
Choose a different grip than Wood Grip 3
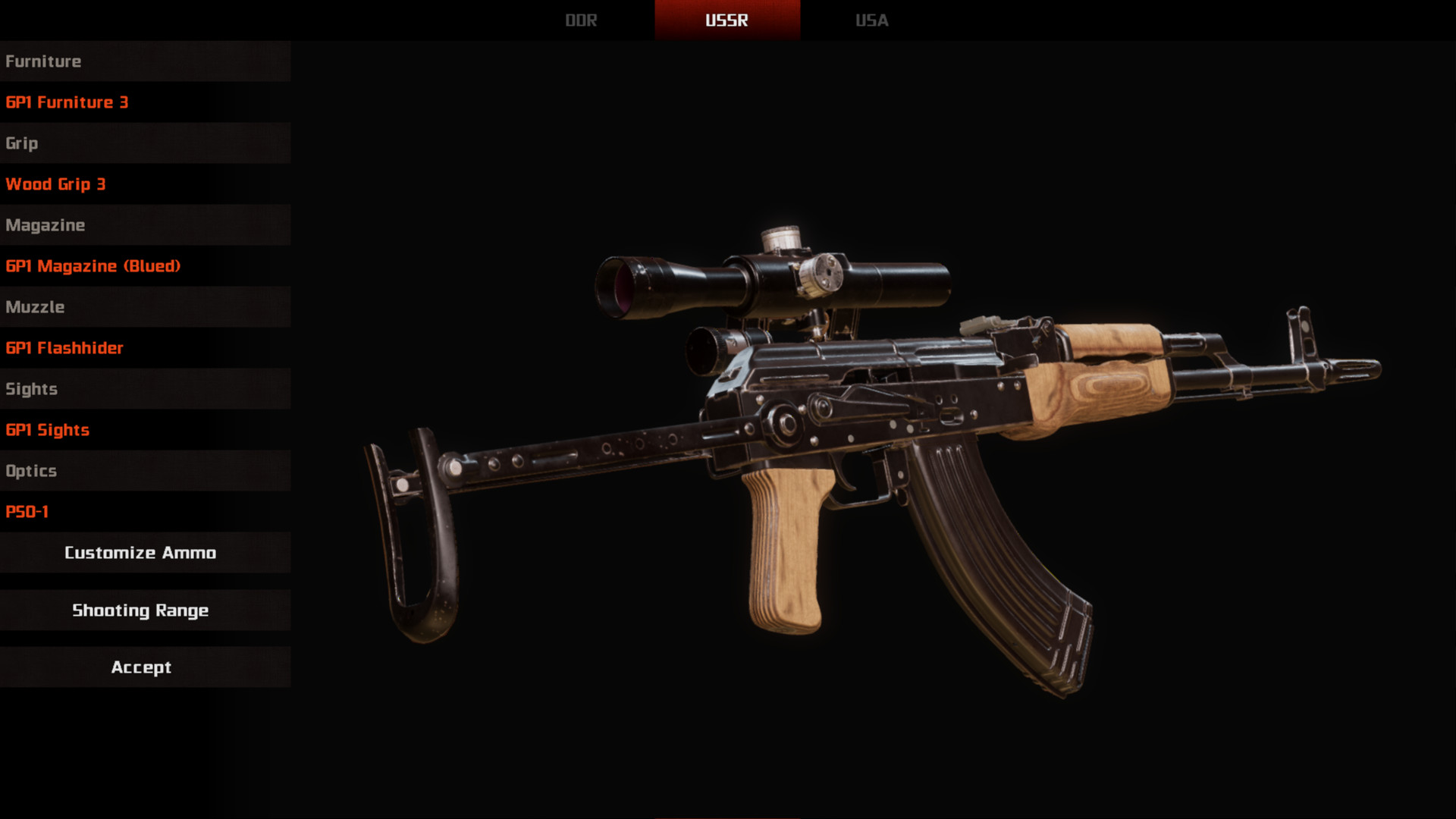tap(56, 184)
